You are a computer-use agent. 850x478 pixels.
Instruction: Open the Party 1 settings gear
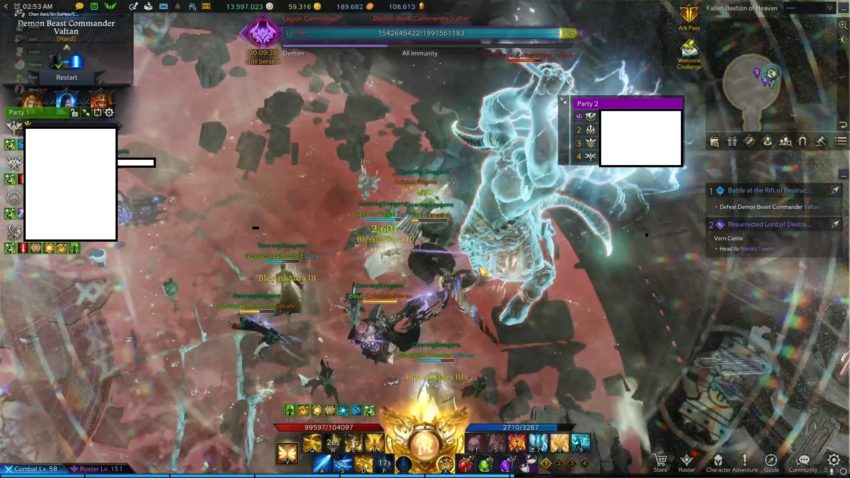click(x=109, y=113)
